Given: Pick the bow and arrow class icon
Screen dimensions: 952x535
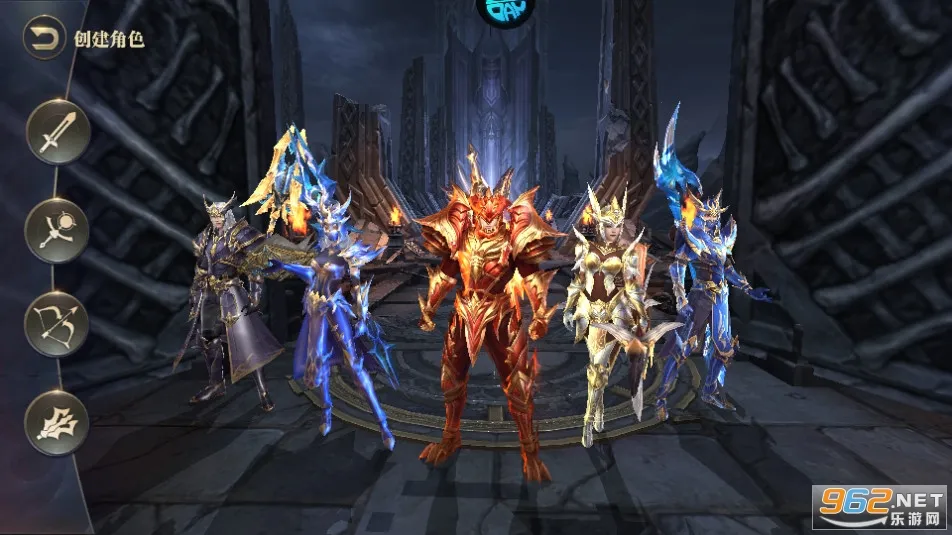Looking at the screenshot, I should coord(57,324).
